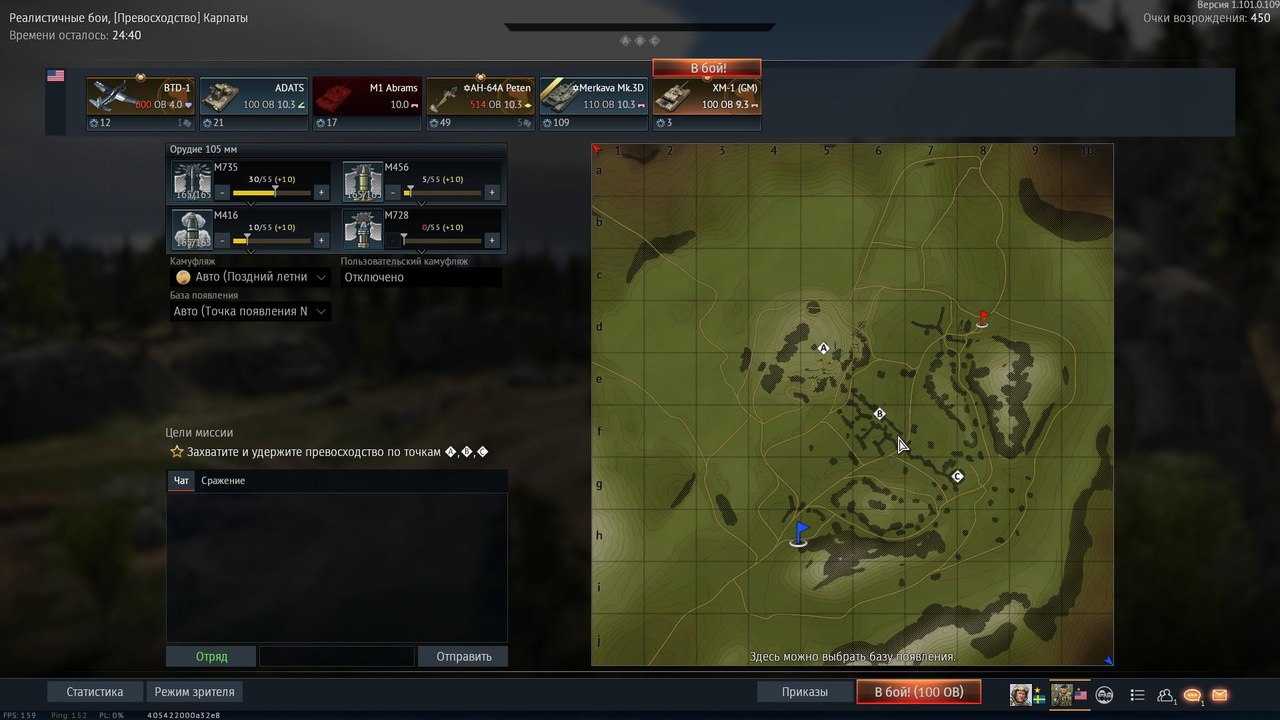This screenshot has height=720, width=1280.
Task: Click the chat message input field
Action: tap(336, 657)
